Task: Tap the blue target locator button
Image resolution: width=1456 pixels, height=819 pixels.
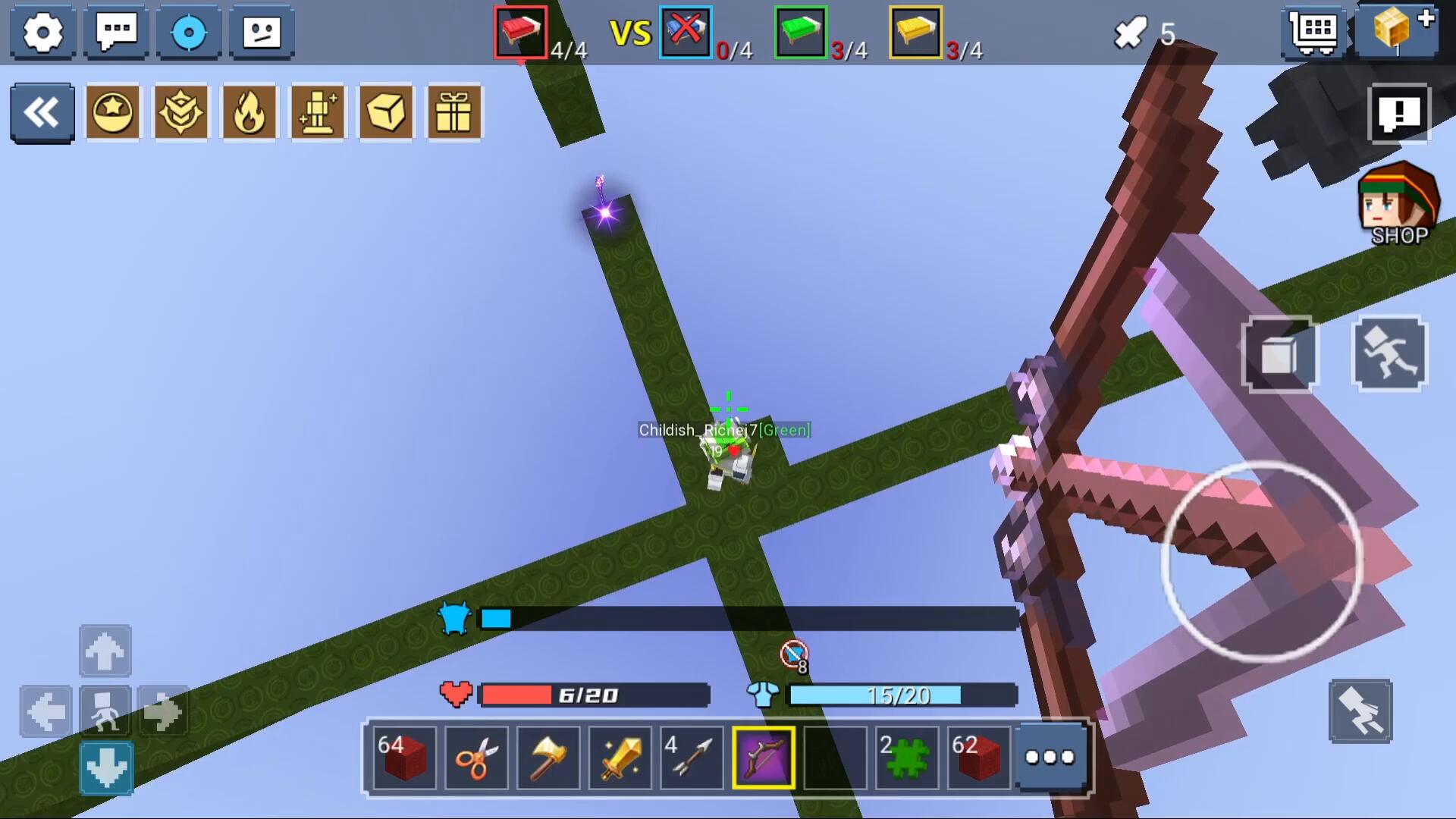Action: pyautogui.click(x=189, y=32)
